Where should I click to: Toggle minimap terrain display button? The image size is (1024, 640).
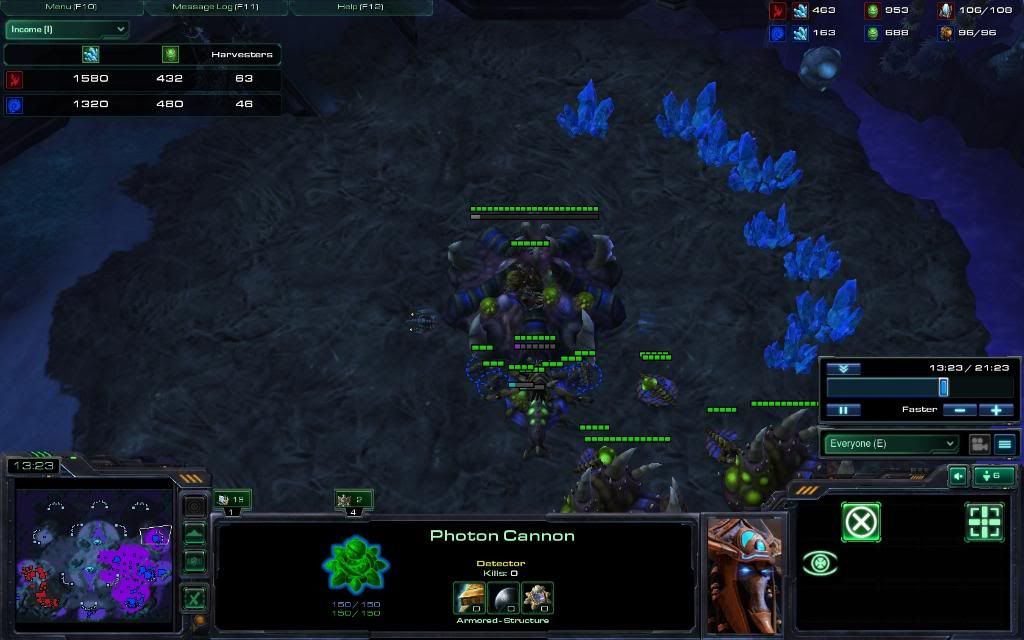194,534
